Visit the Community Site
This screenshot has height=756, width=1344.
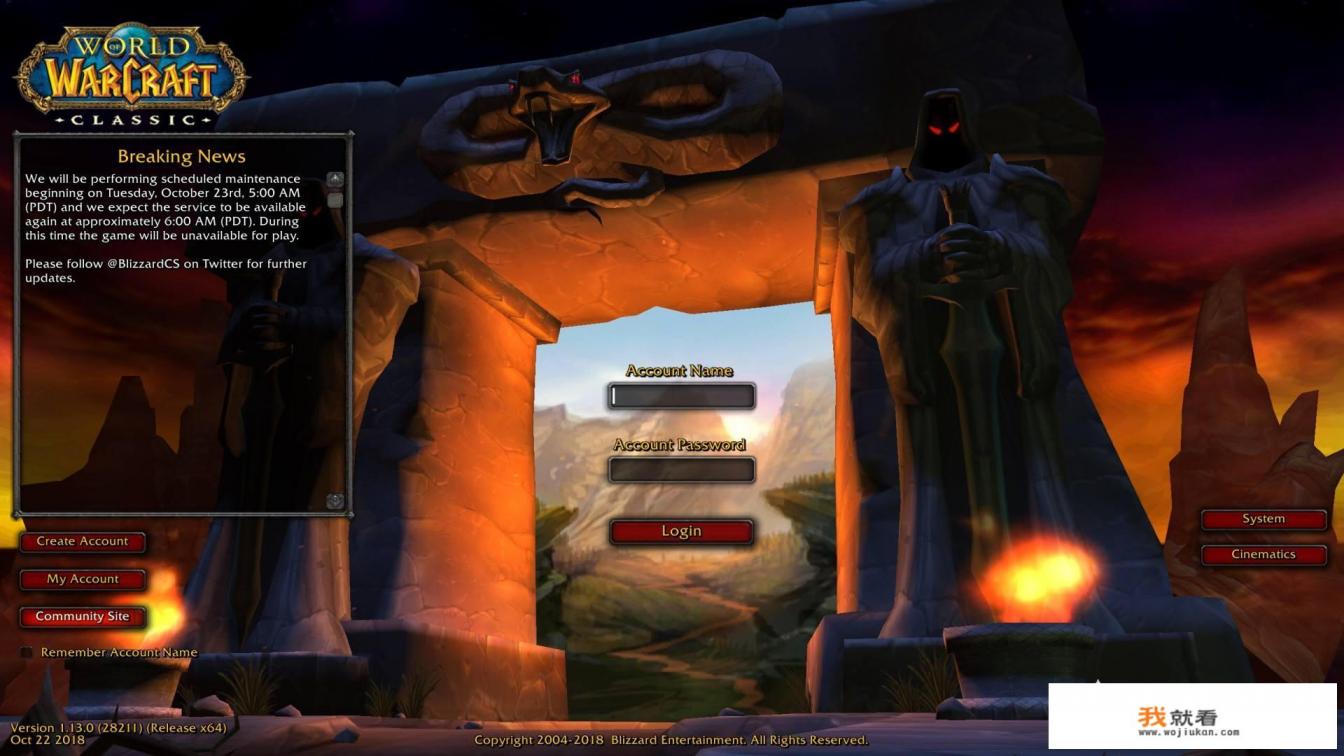click(83, 617)
